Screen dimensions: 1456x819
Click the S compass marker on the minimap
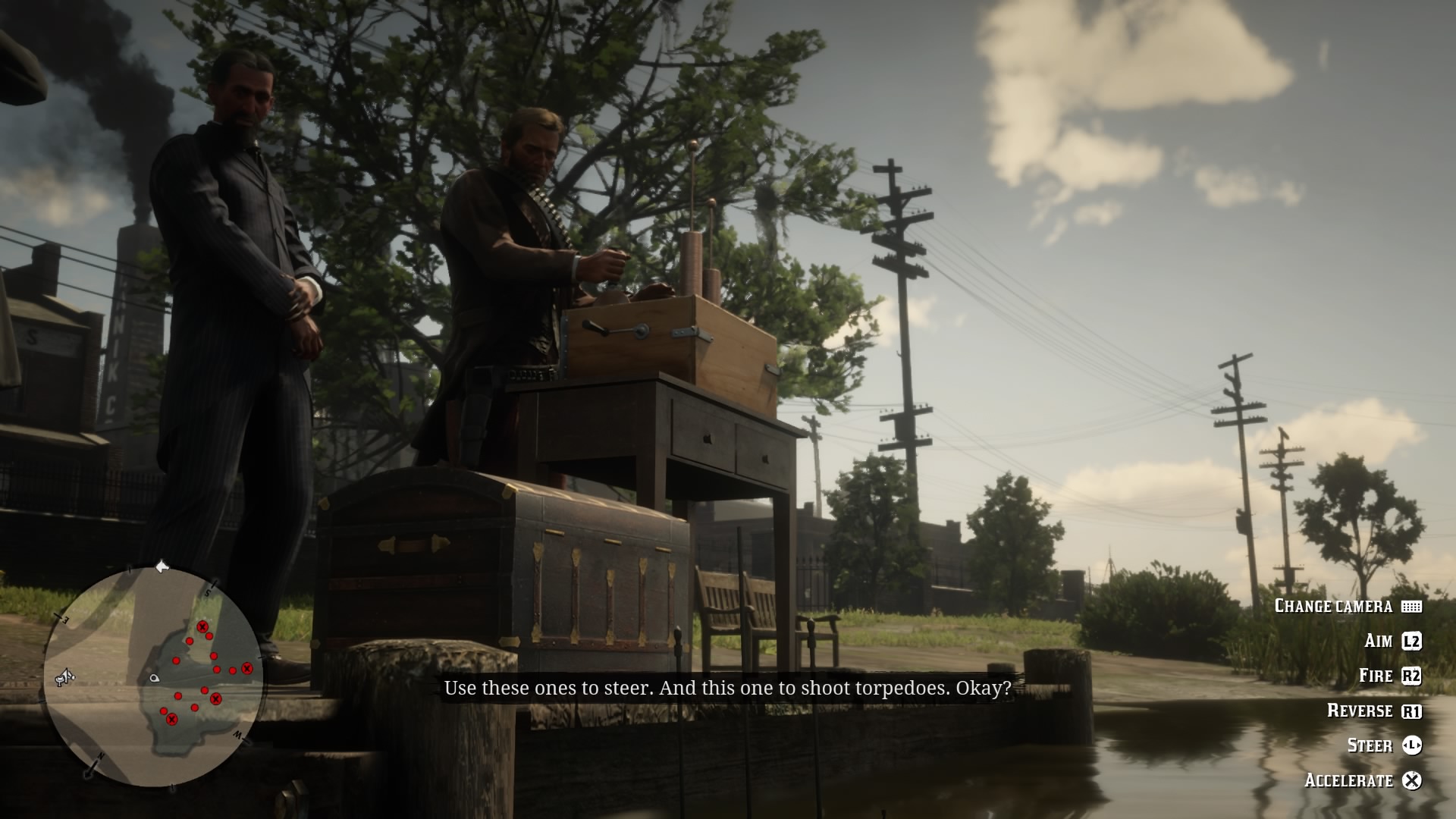click(x=209, y=591)
